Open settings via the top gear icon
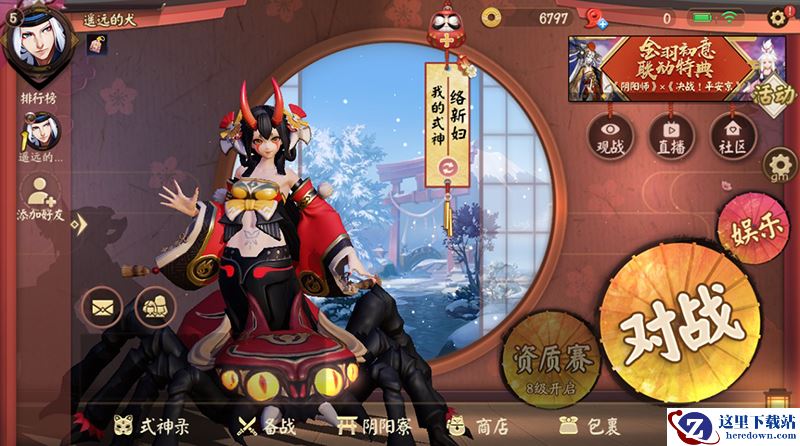This screenshot has width=800, height=446. pos(778,17)
